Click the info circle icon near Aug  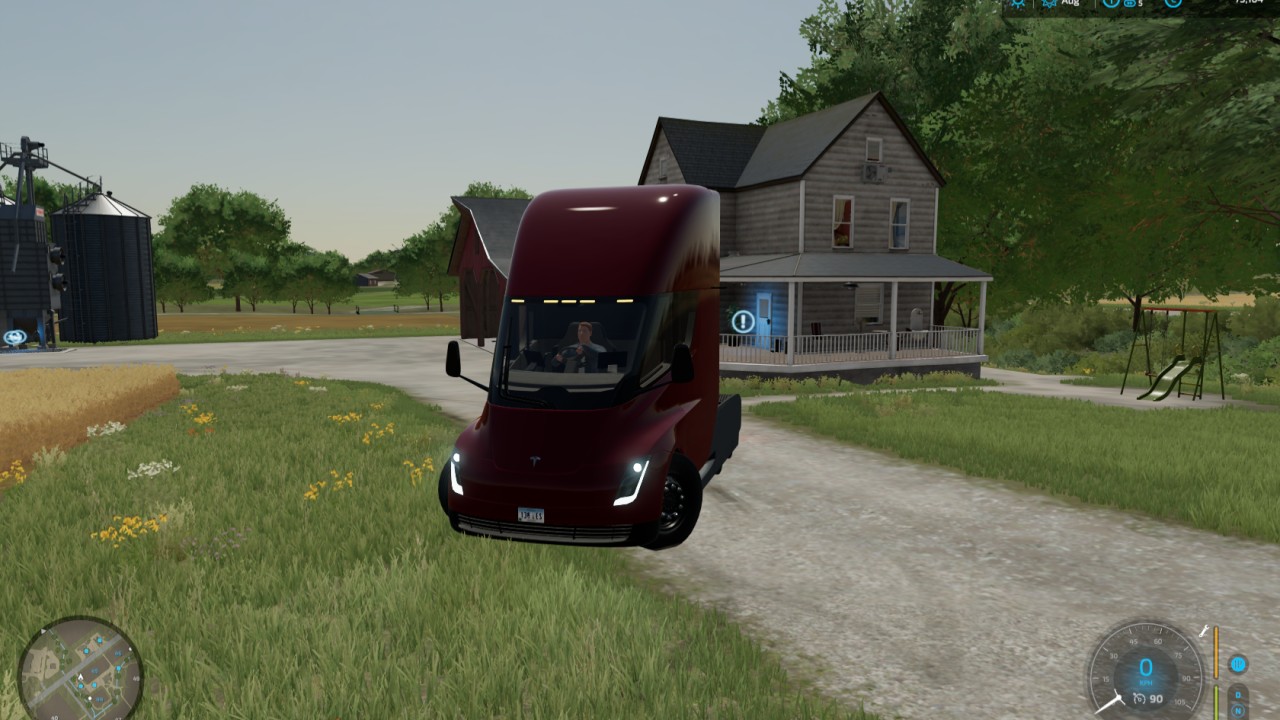click(x=1110, y=4)
